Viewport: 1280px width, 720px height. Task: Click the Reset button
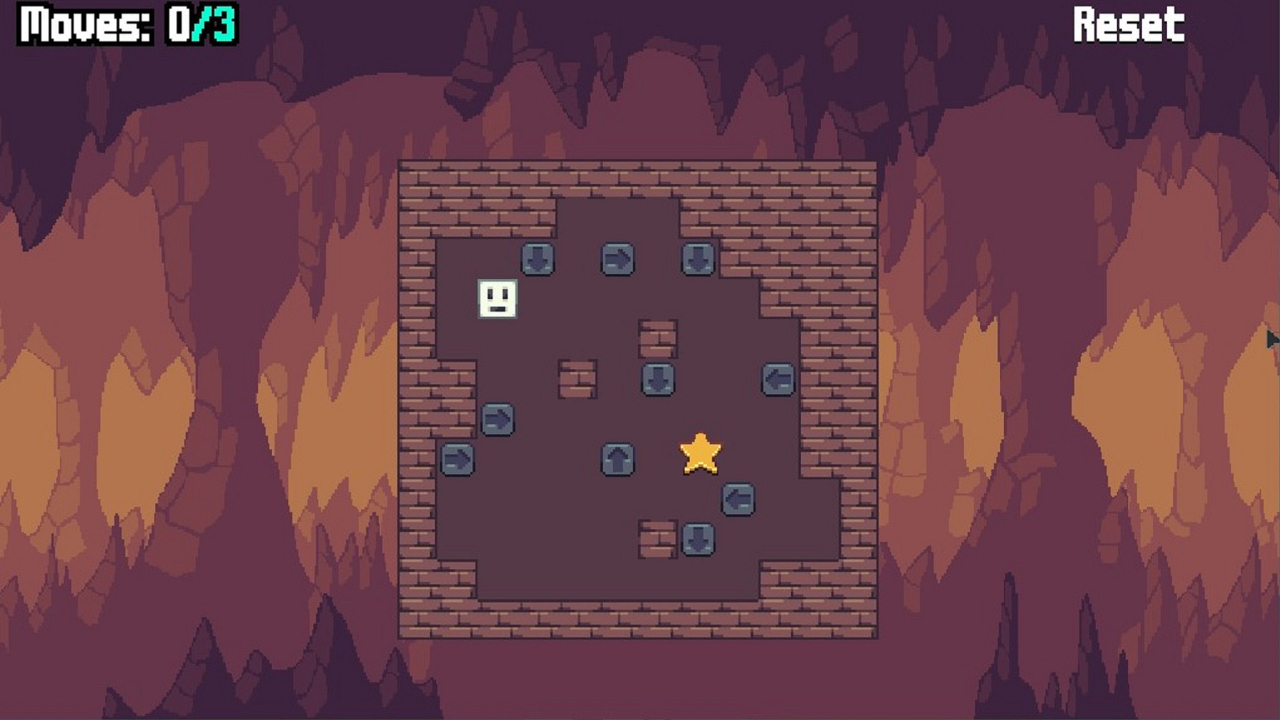(1130, 25)
